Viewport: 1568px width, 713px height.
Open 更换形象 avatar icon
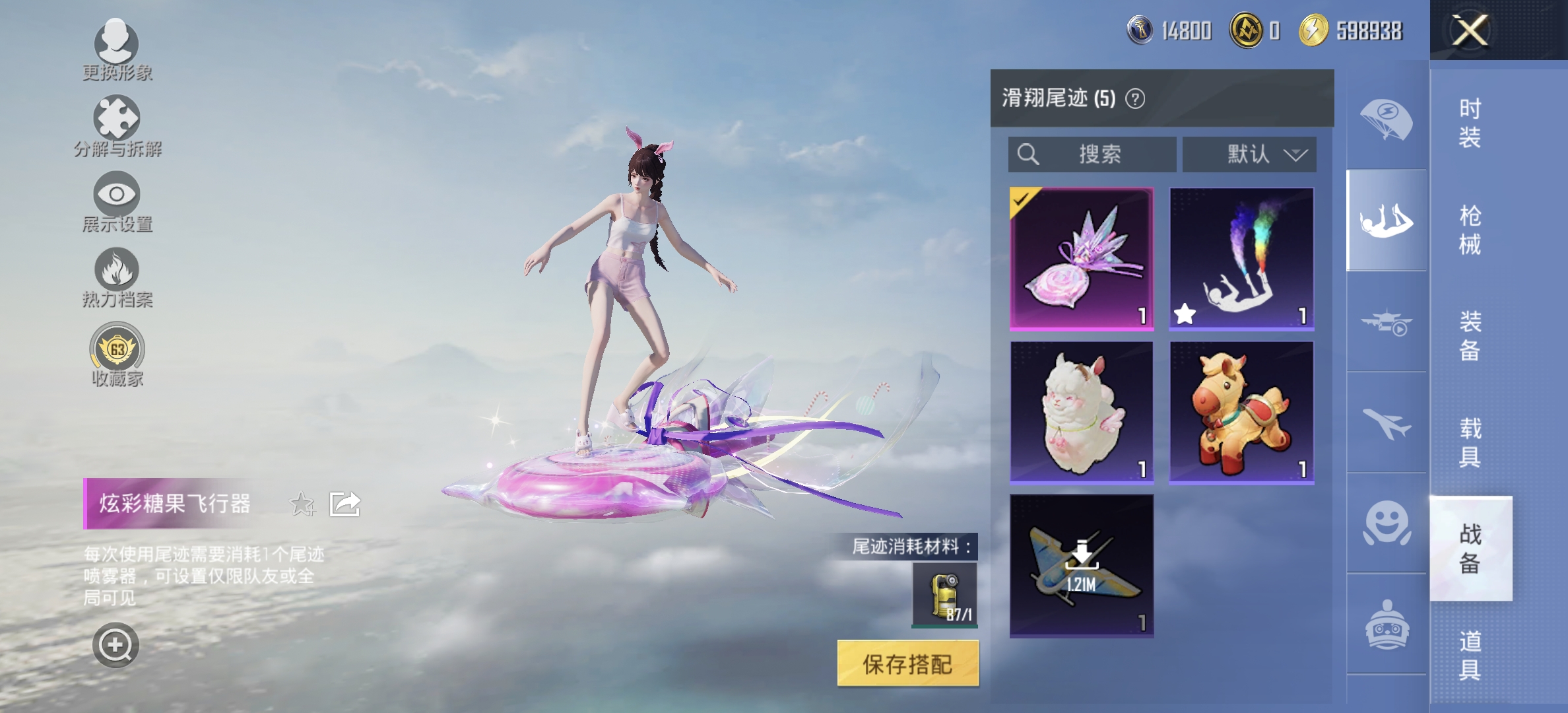[117, 44]
